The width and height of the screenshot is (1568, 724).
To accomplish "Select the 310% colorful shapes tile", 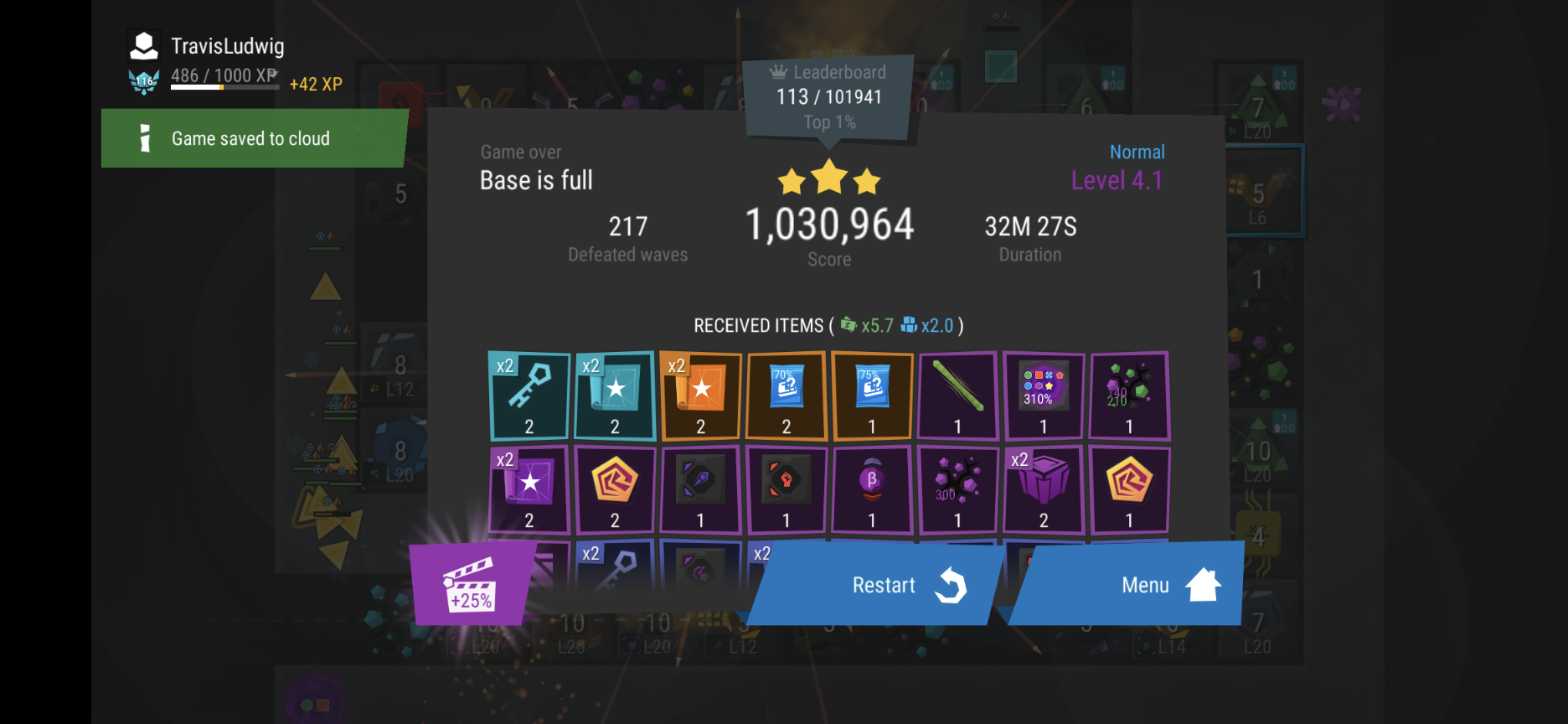I will pos(1043,396).
